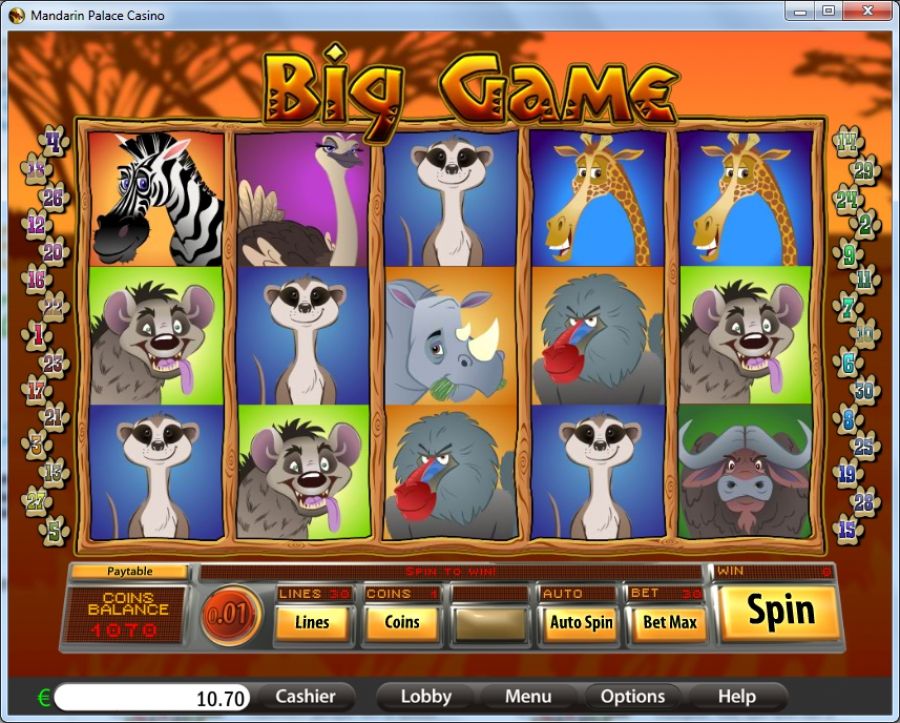Place the maximum bet with Bet Max

tap(669, 622)
